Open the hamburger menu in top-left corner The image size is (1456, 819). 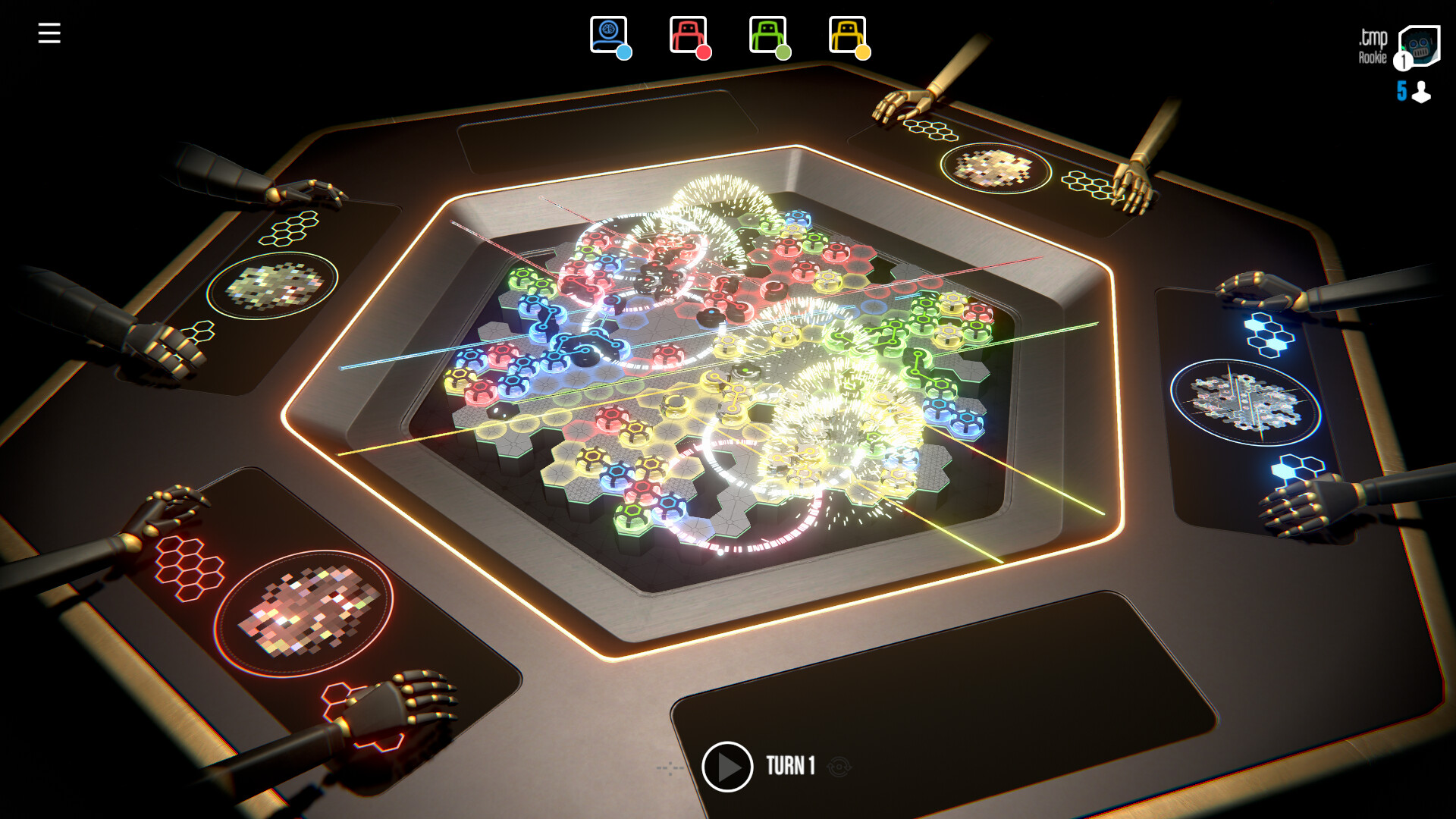pos(49,32)
